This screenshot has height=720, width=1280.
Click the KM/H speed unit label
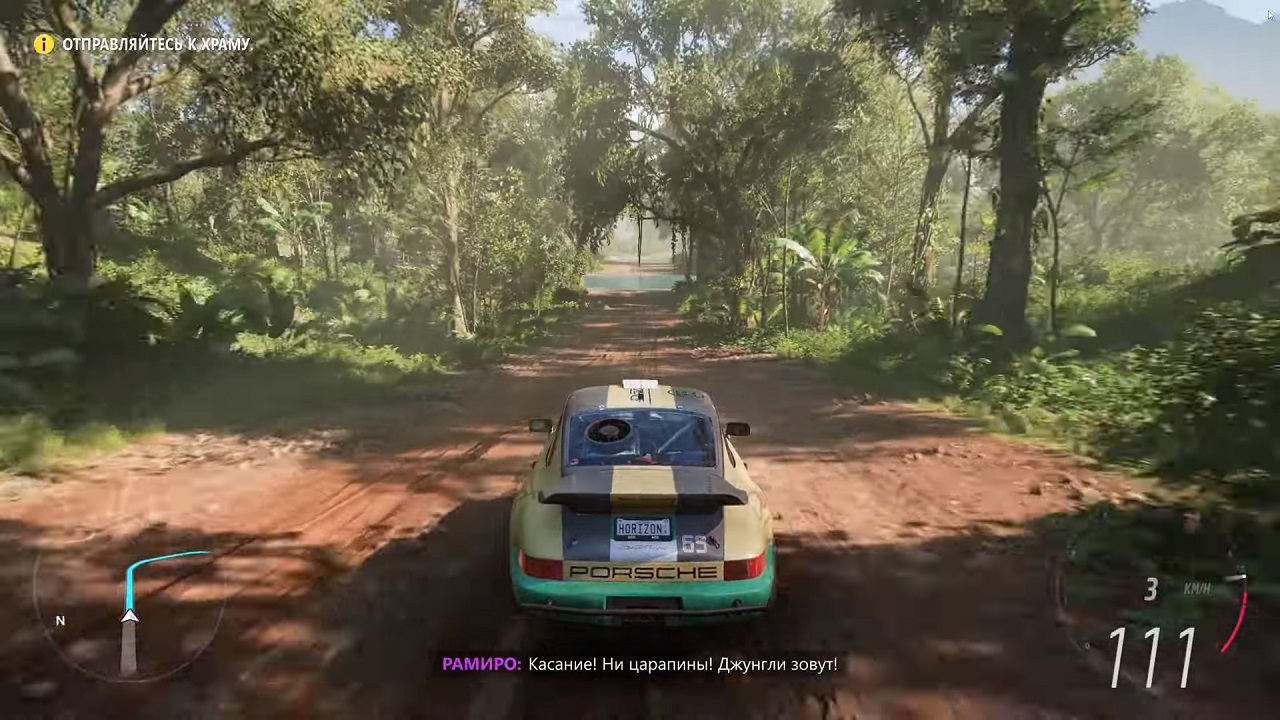pos(1196,589)
